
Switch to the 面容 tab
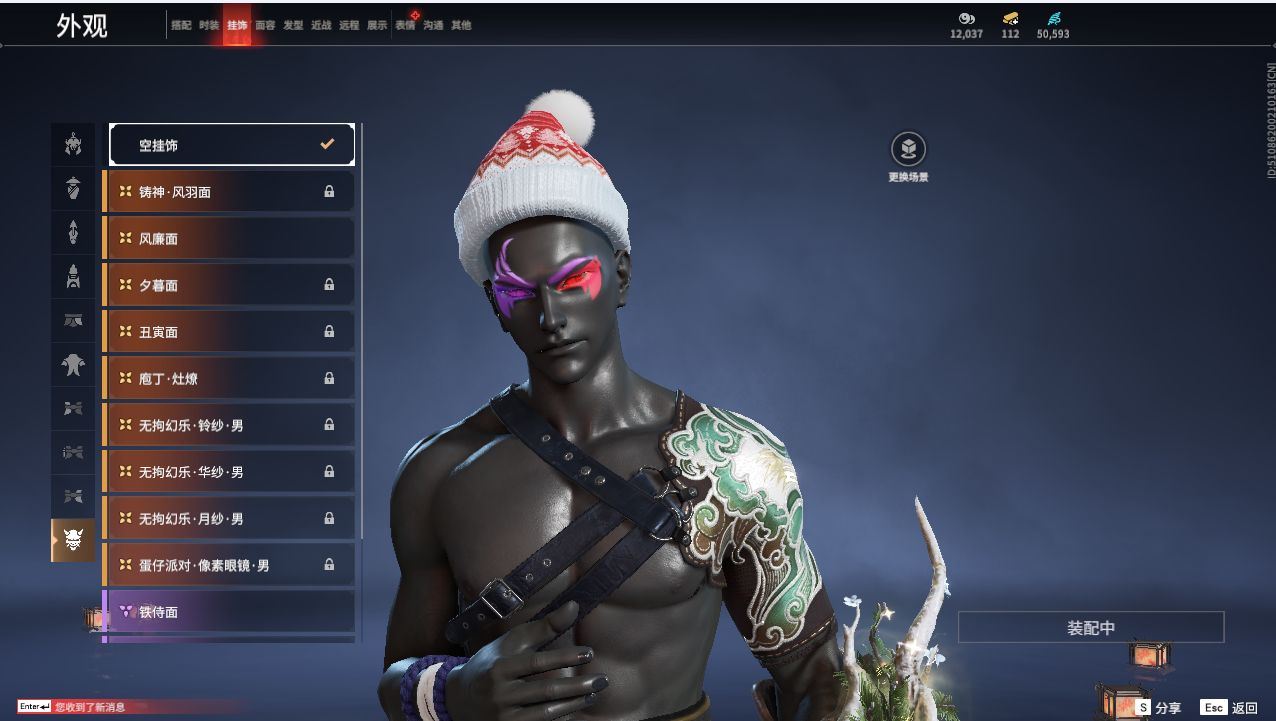(265, 26)
